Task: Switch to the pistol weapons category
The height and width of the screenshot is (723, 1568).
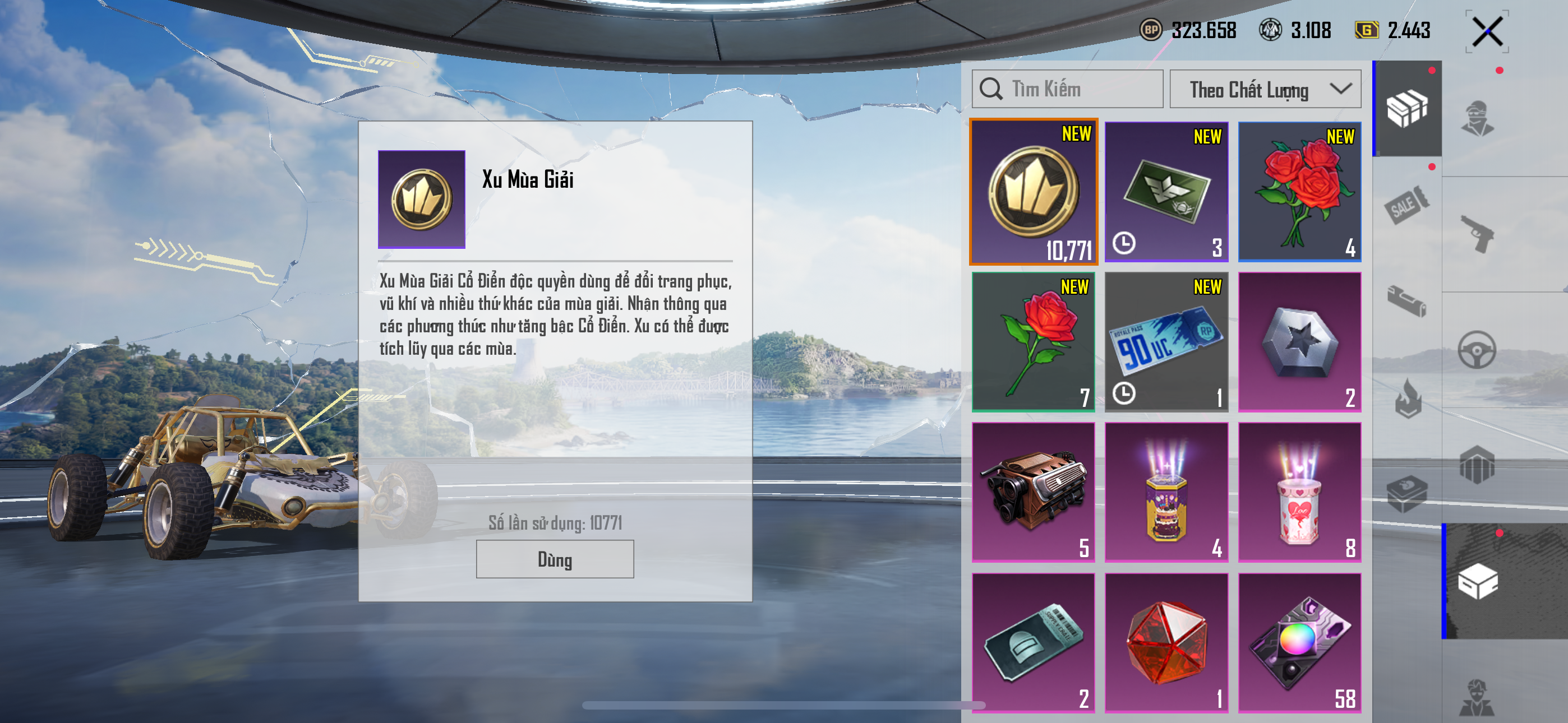Action: tap(1478, 233)
